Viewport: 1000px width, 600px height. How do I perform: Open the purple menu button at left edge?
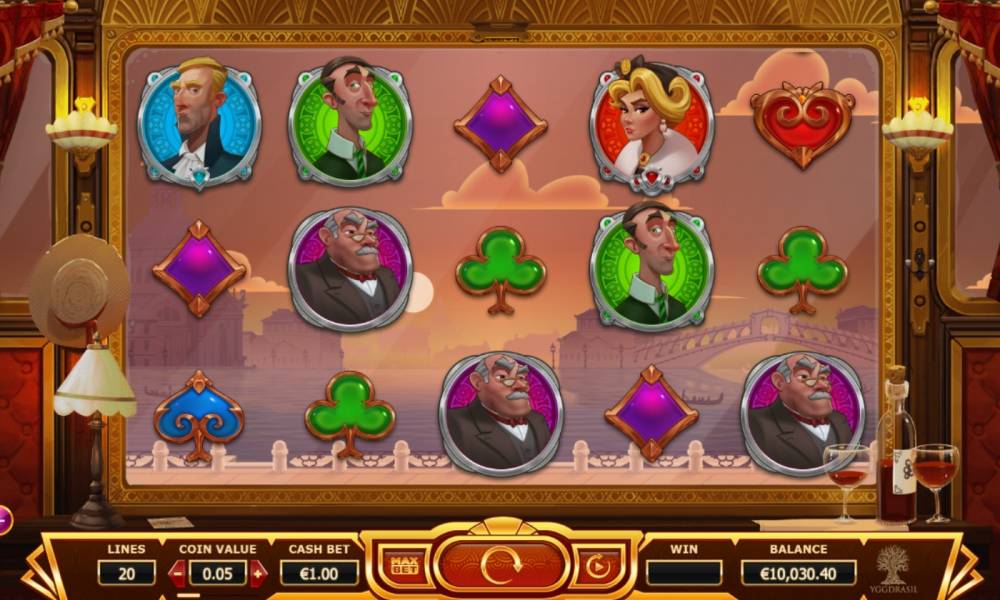pyautogui.click(x=3, y=519)
